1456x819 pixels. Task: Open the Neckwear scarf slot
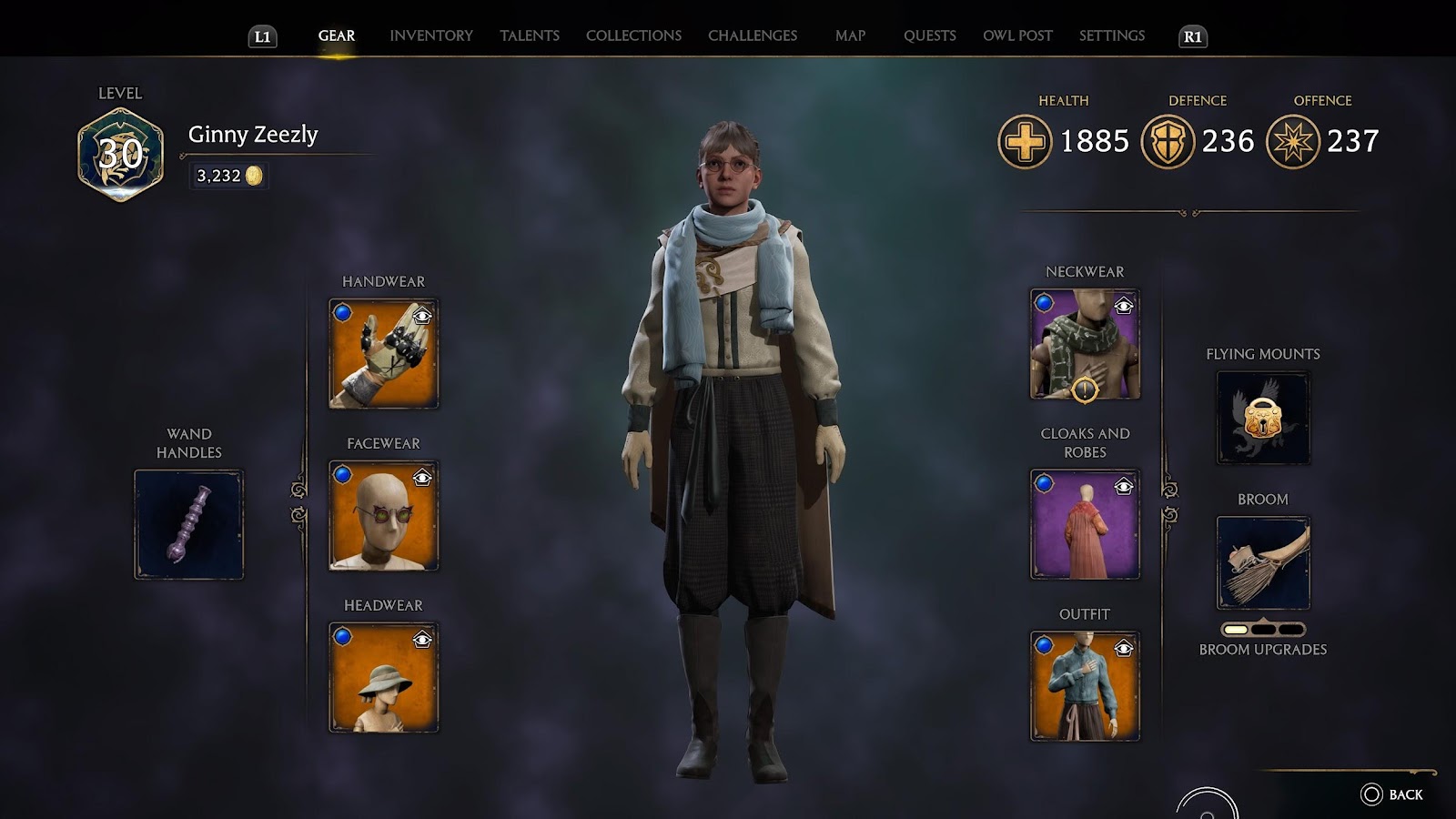point(1085,344)
